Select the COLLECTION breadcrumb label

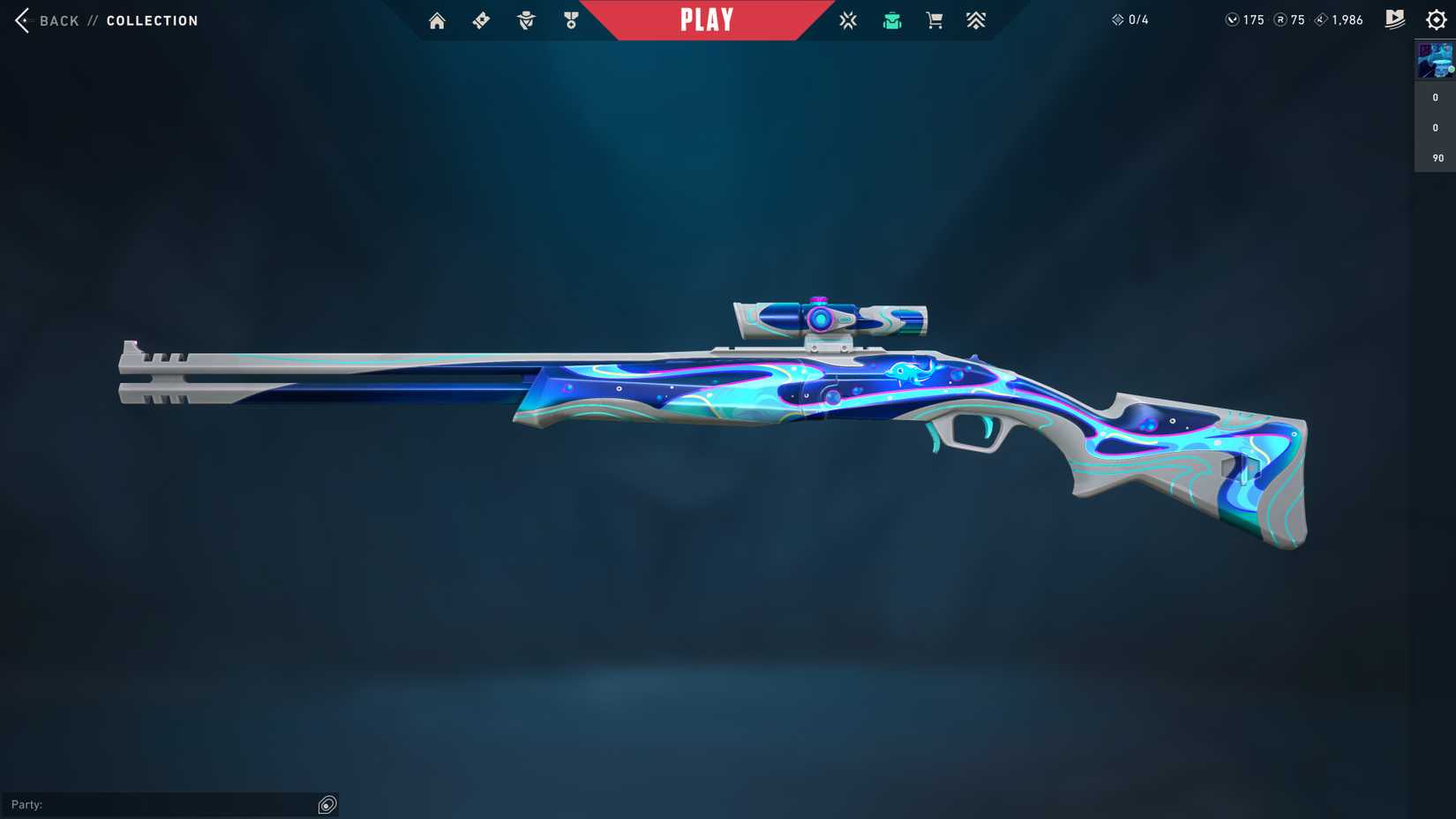click(152, 20)
